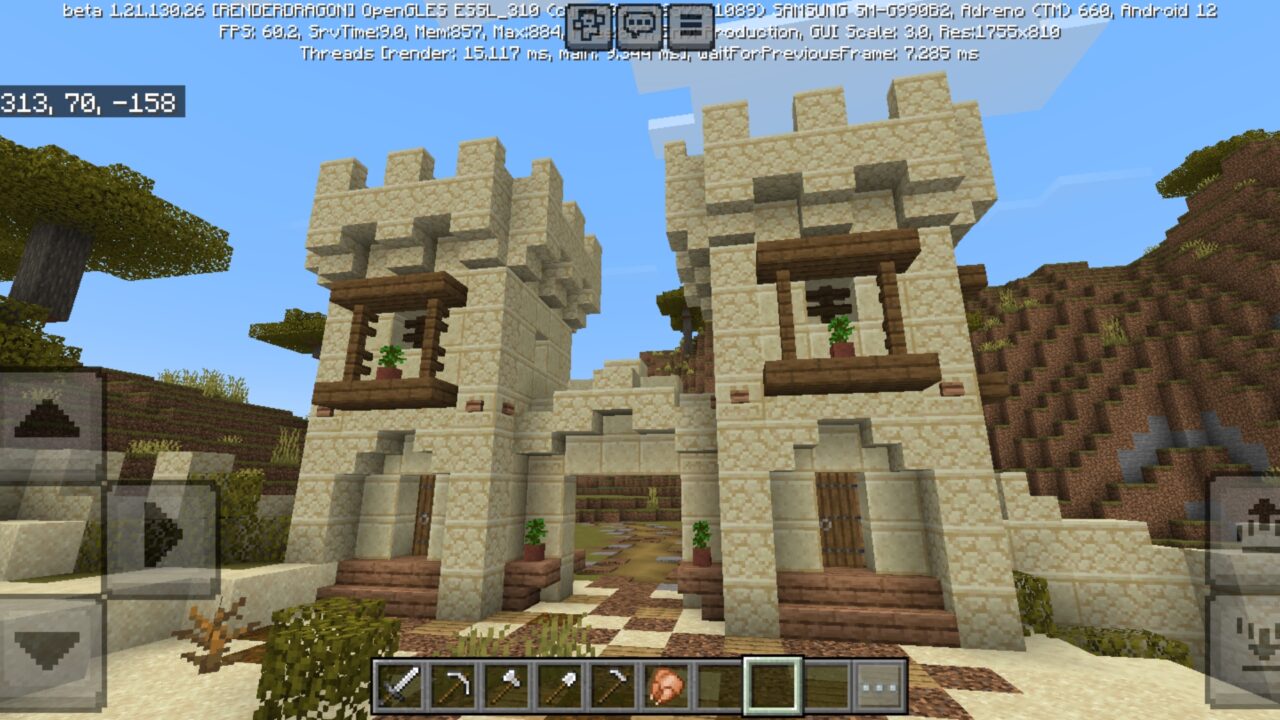Open the pause menu
Image resolution: width=1280 pixels, height=720 pixels.
(x=688, y=24)
